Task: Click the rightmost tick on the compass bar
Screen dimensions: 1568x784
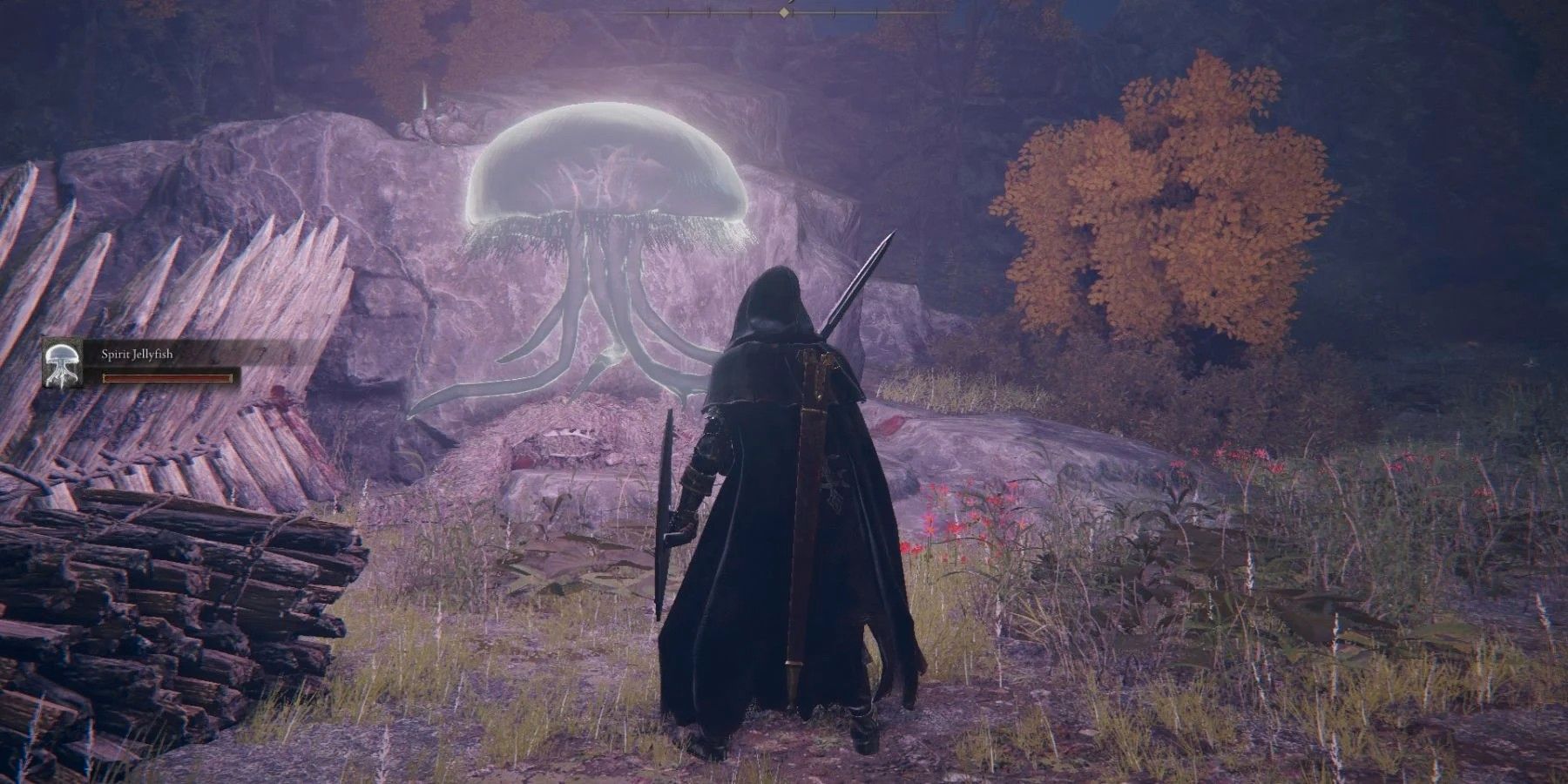Action: [875, 11]
